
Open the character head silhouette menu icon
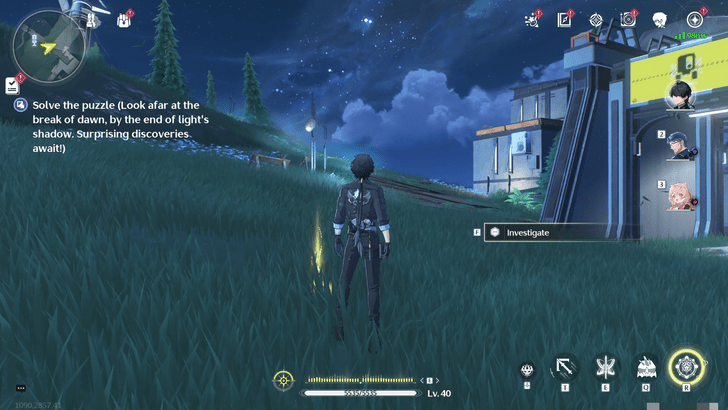pyautogui.click(x=660, y=19)
